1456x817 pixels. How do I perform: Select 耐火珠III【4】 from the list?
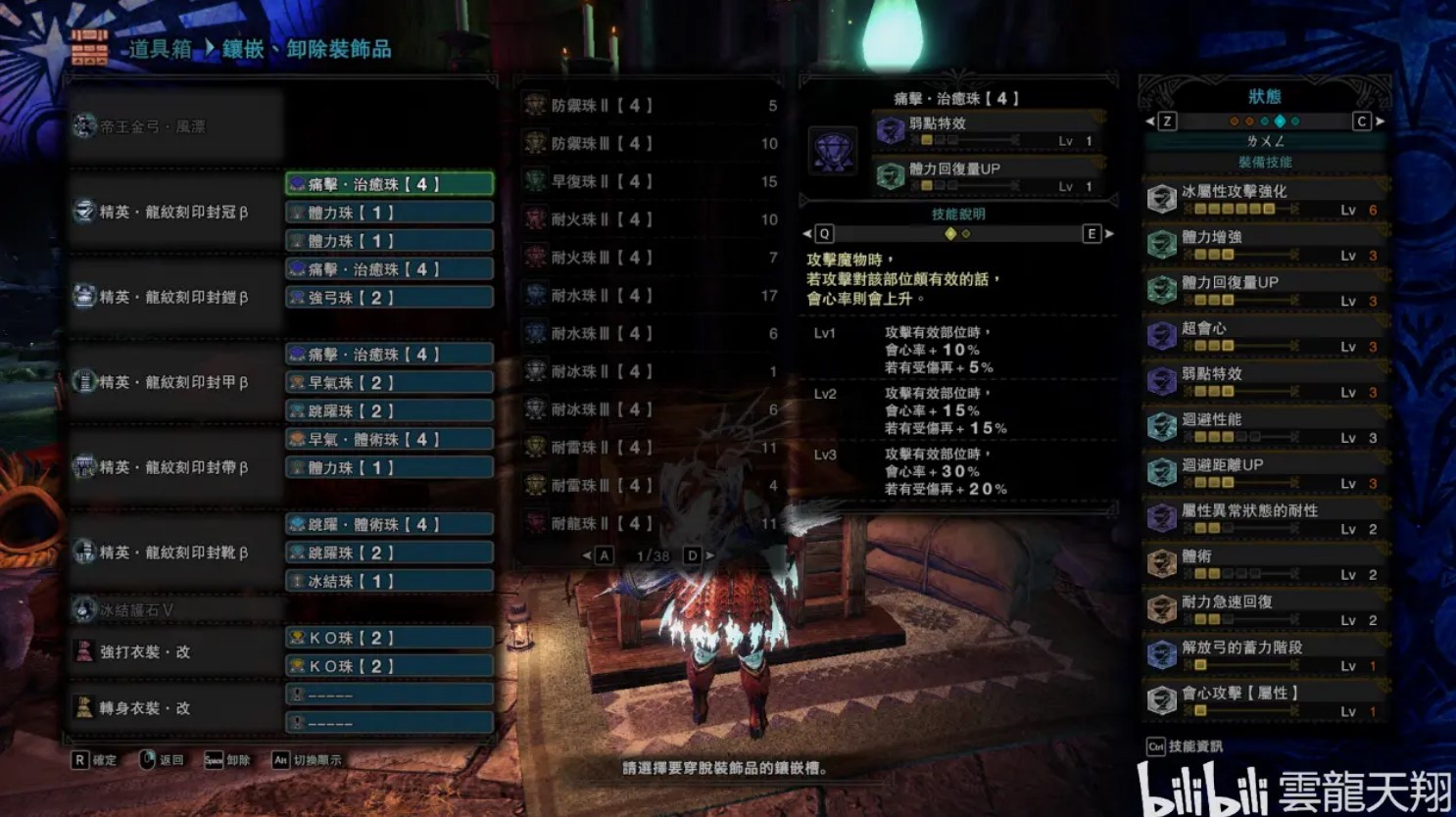[x=651, y=258]
